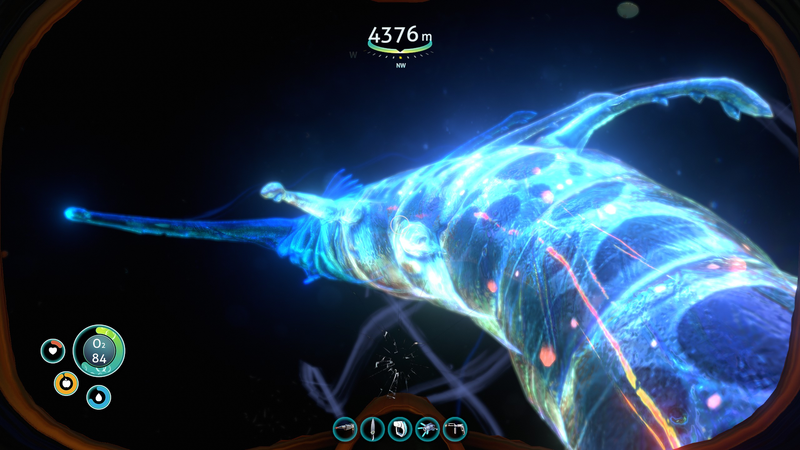
Task: Select the knife slot in the hotbar
Action: pyautogui.click(x=373, y=429)
